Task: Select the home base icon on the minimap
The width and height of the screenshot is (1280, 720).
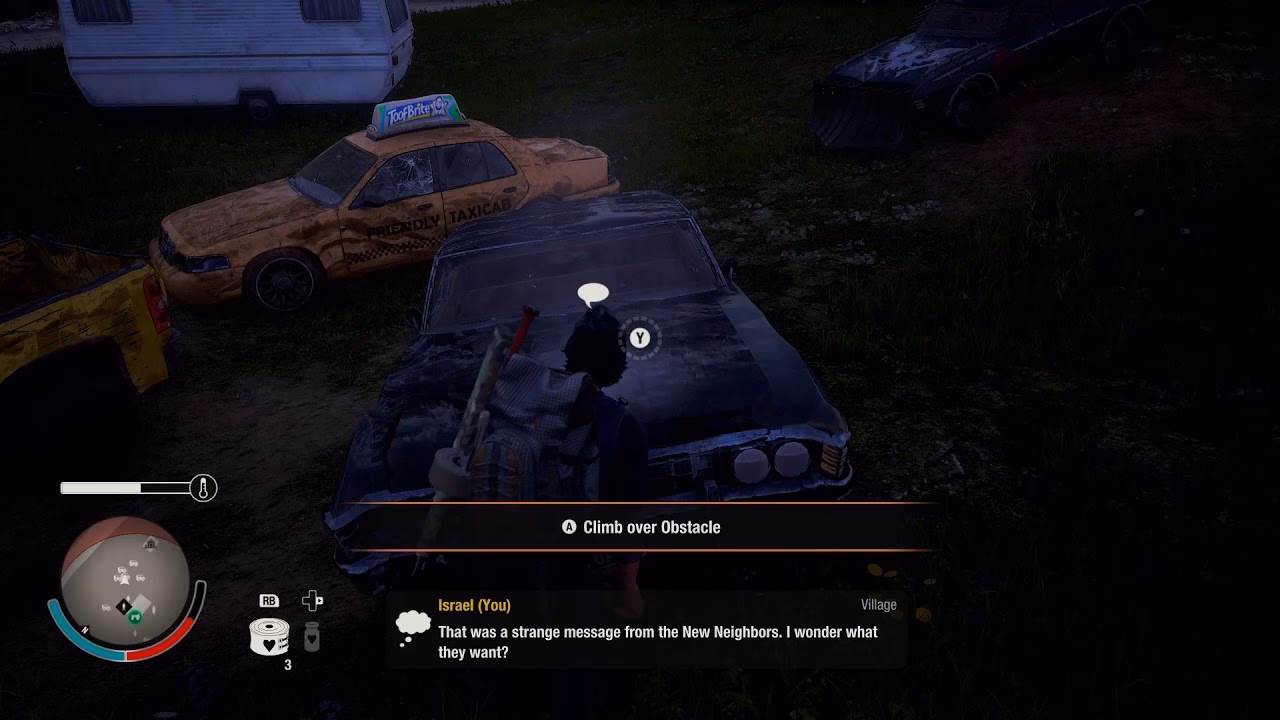Action: click(150, 544)
